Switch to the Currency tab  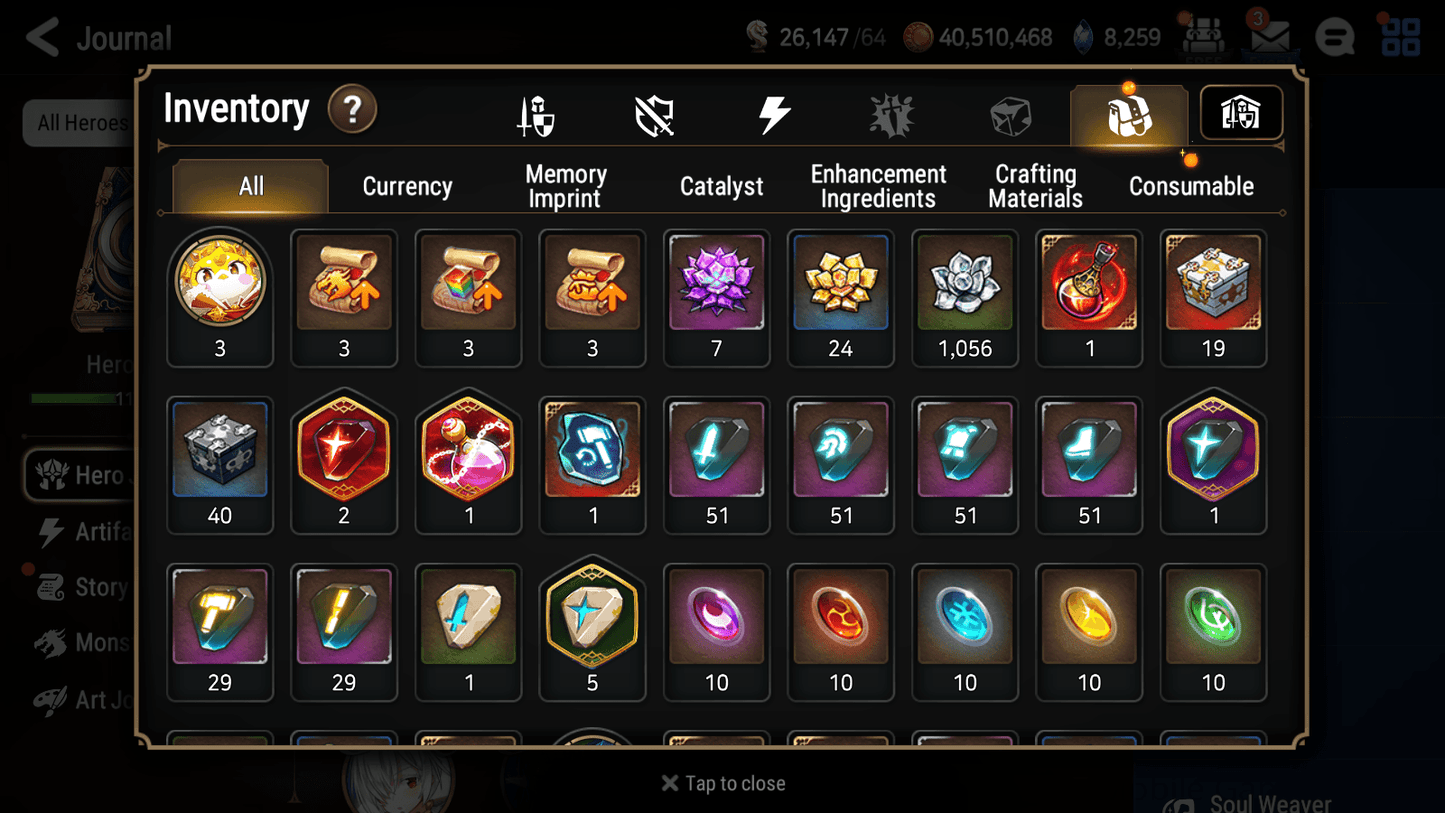click(407, 186)
